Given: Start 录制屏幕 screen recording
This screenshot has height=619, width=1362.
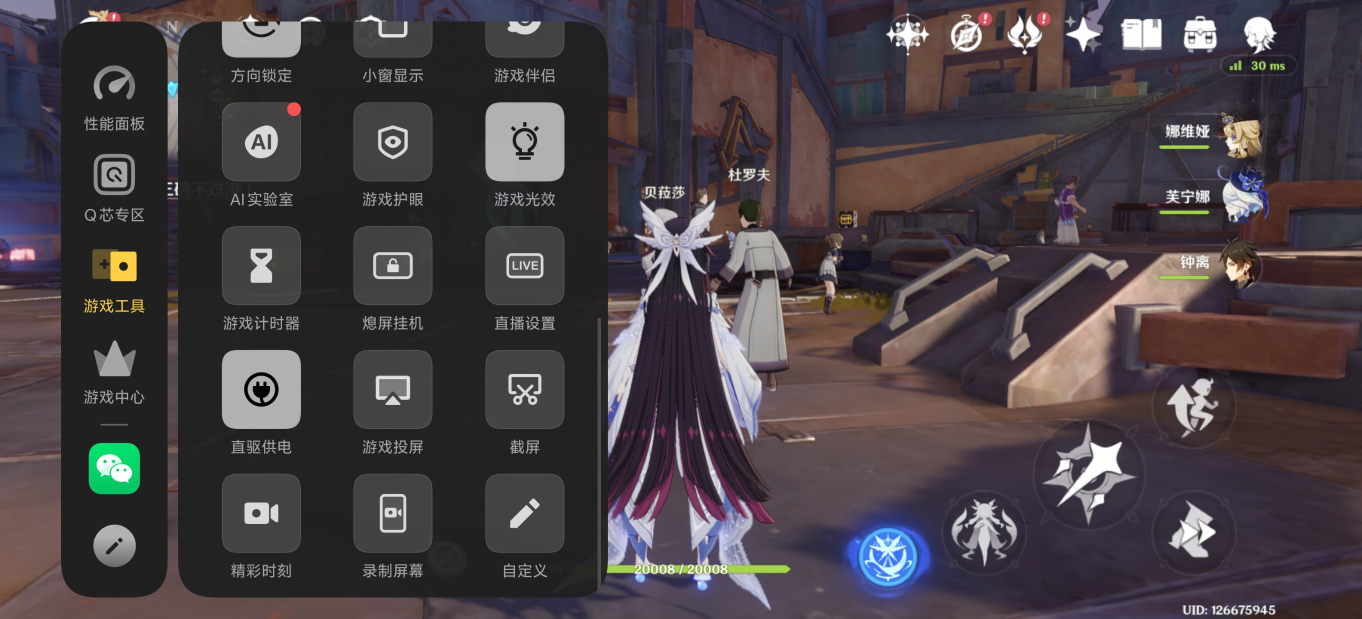Looking at the screenshot, I should coord(393,514).
